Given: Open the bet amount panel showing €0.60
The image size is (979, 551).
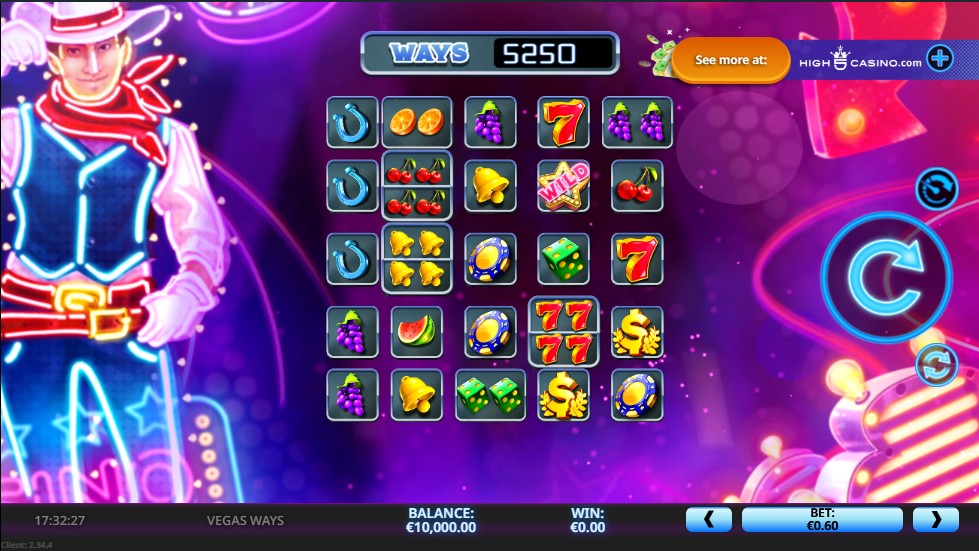Looking at the screenshot, I should coord(822,519).
